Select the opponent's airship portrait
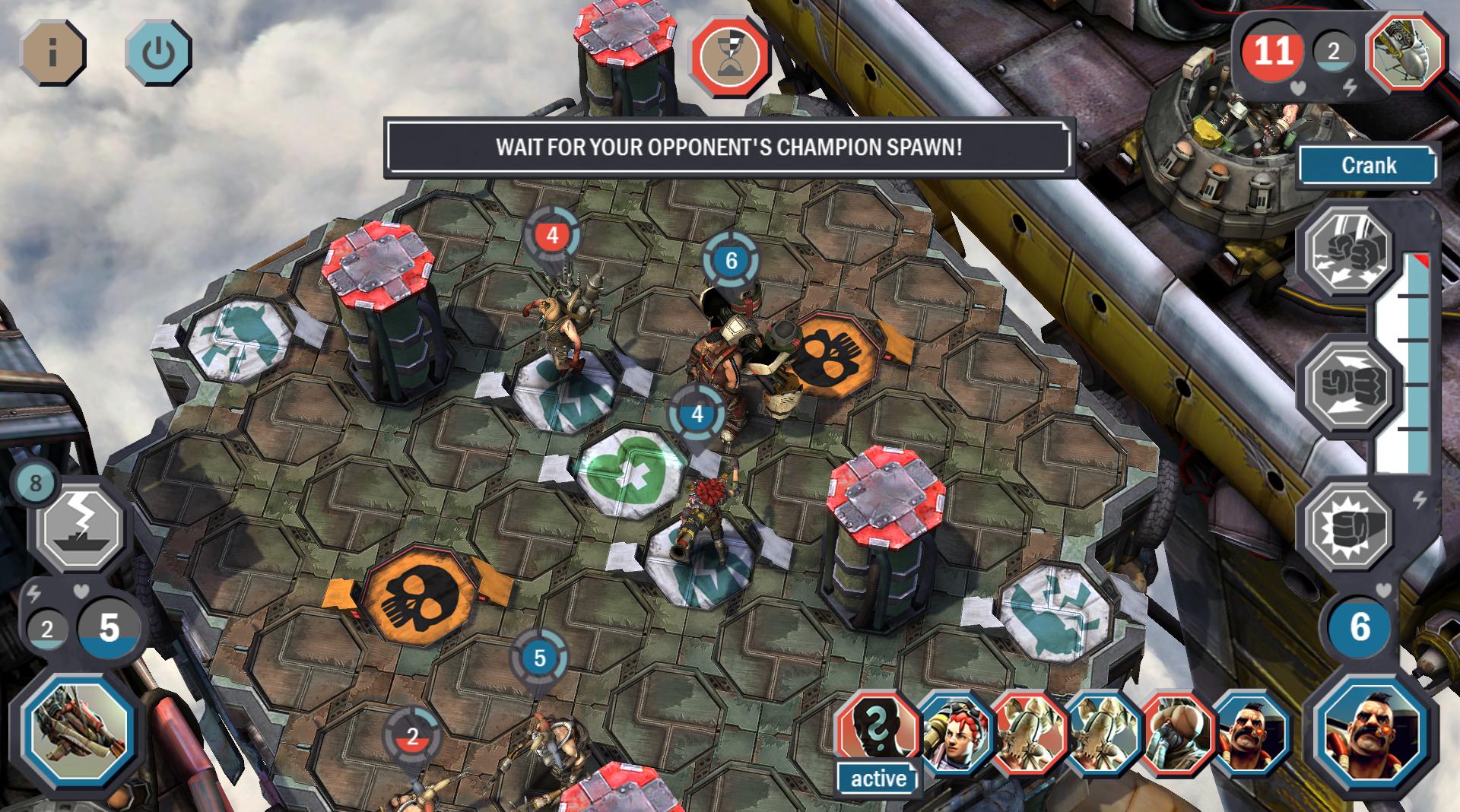The width and height of the screenshot is (1460, 812). [1406, 52]
